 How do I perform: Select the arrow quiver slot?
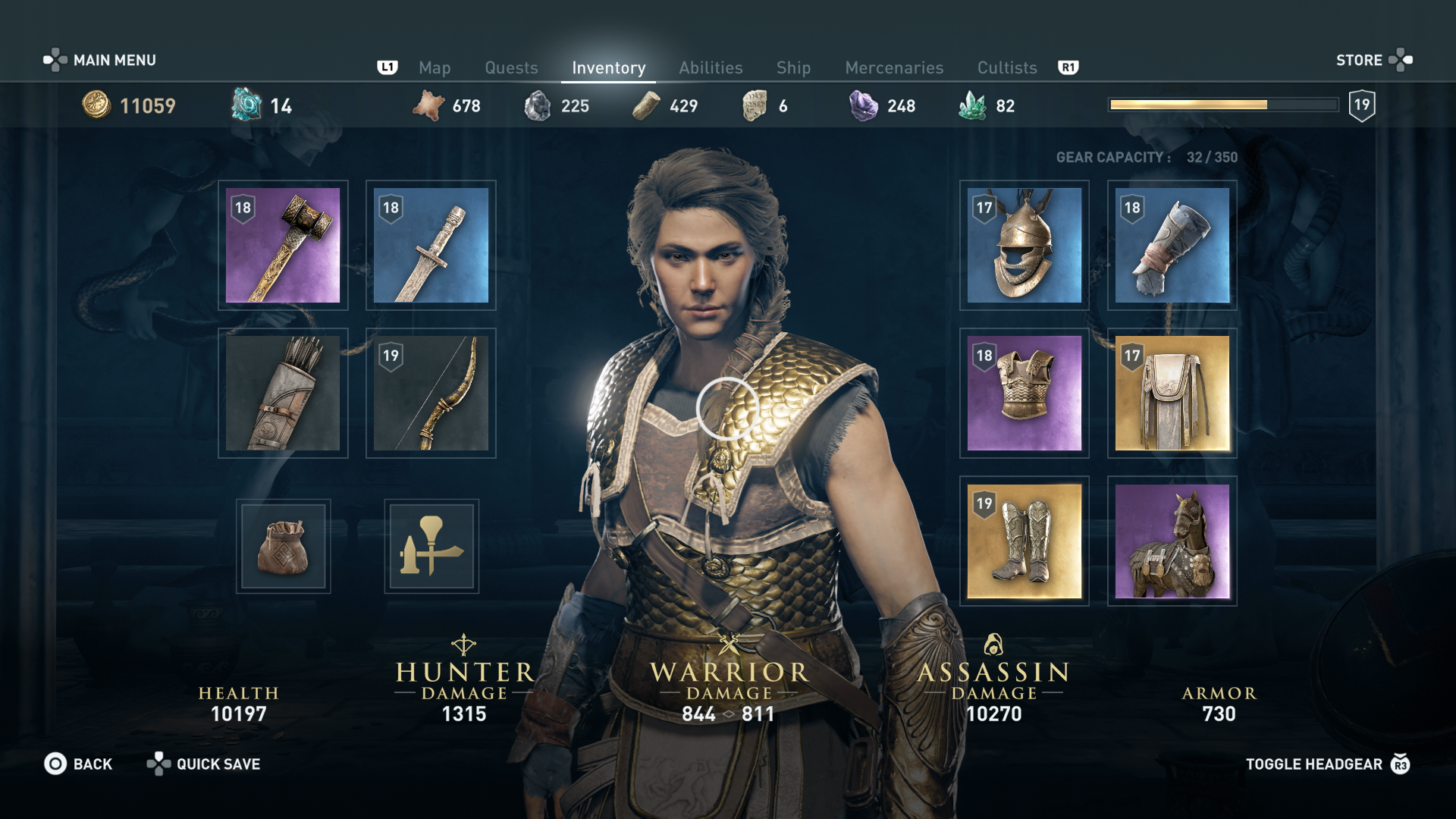pos(283,393)
